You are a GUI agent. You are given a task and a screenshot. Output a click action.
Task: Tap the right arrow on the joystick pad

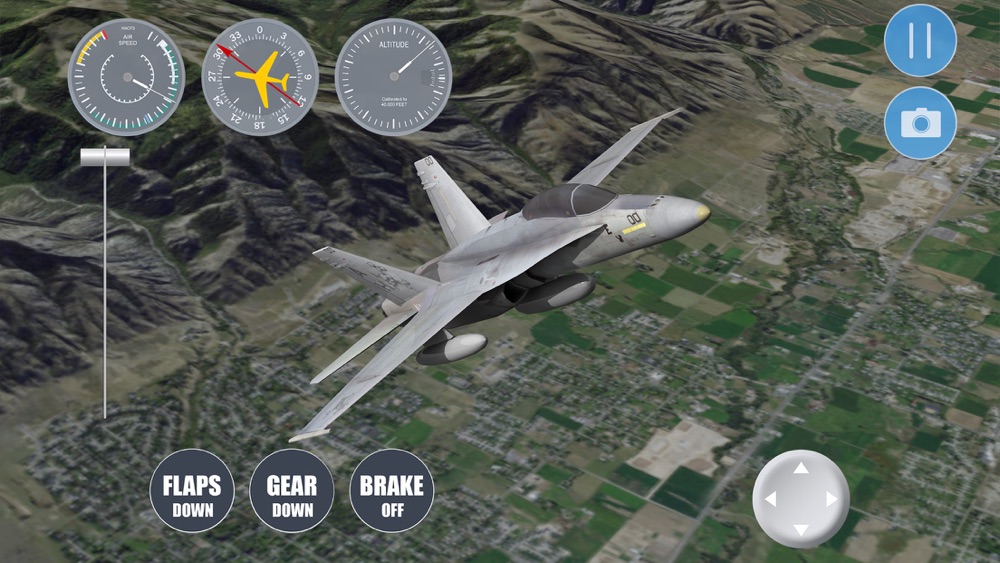pyautogui.click(x=831, y=498)
